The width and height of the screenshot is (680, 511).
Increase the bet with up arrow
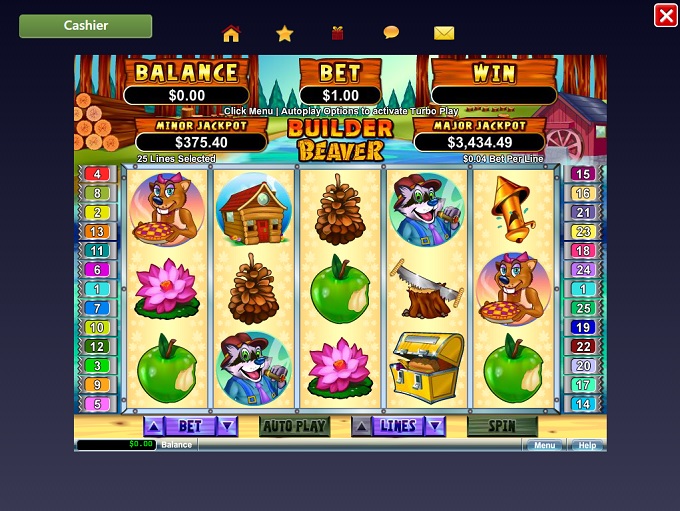pyautogui.click(x=153, y=426)
